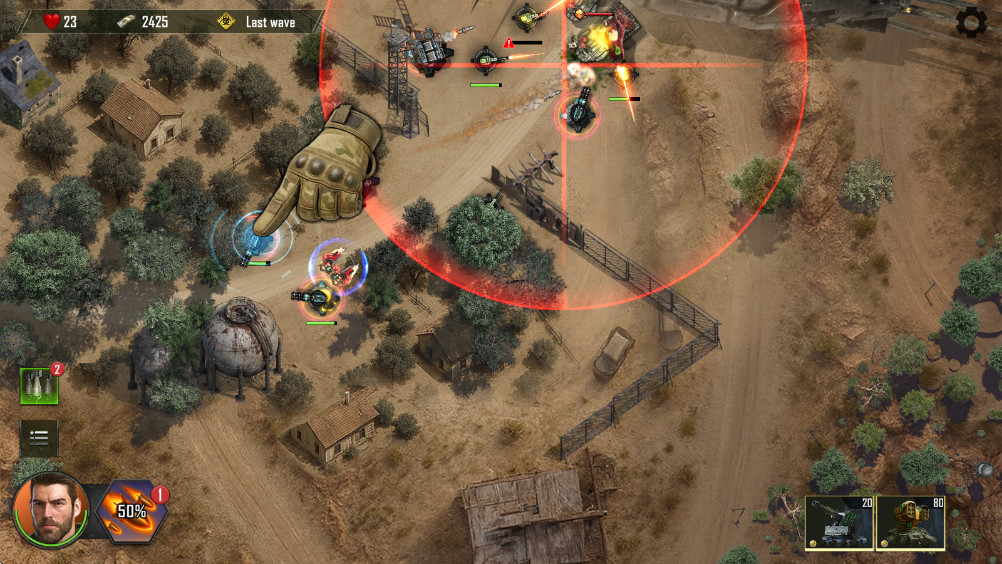1002x564 pixels.
Task: Select the bearded commander portrait
Action: [x=50, y=510]
